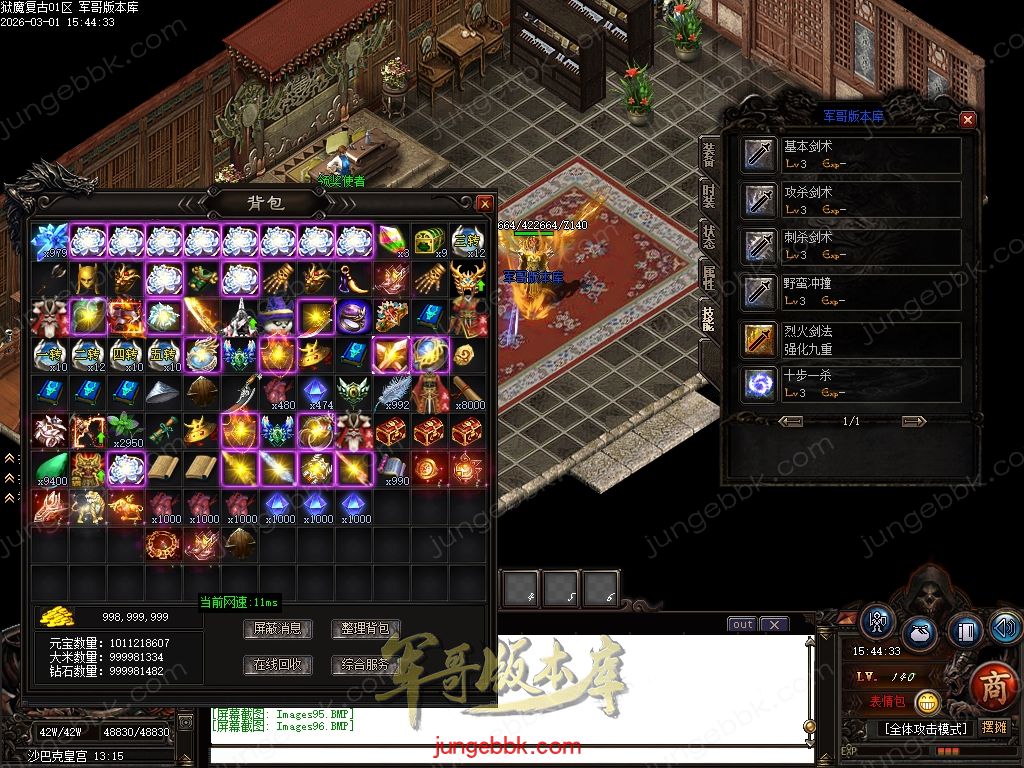Select the 烈火剑法 skill icon
1024x768 pixels.
[759, 340]
